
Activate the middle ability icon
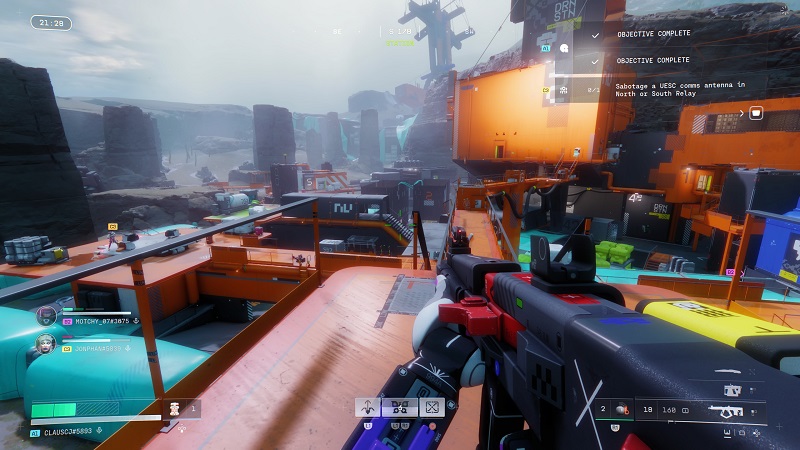401,407
